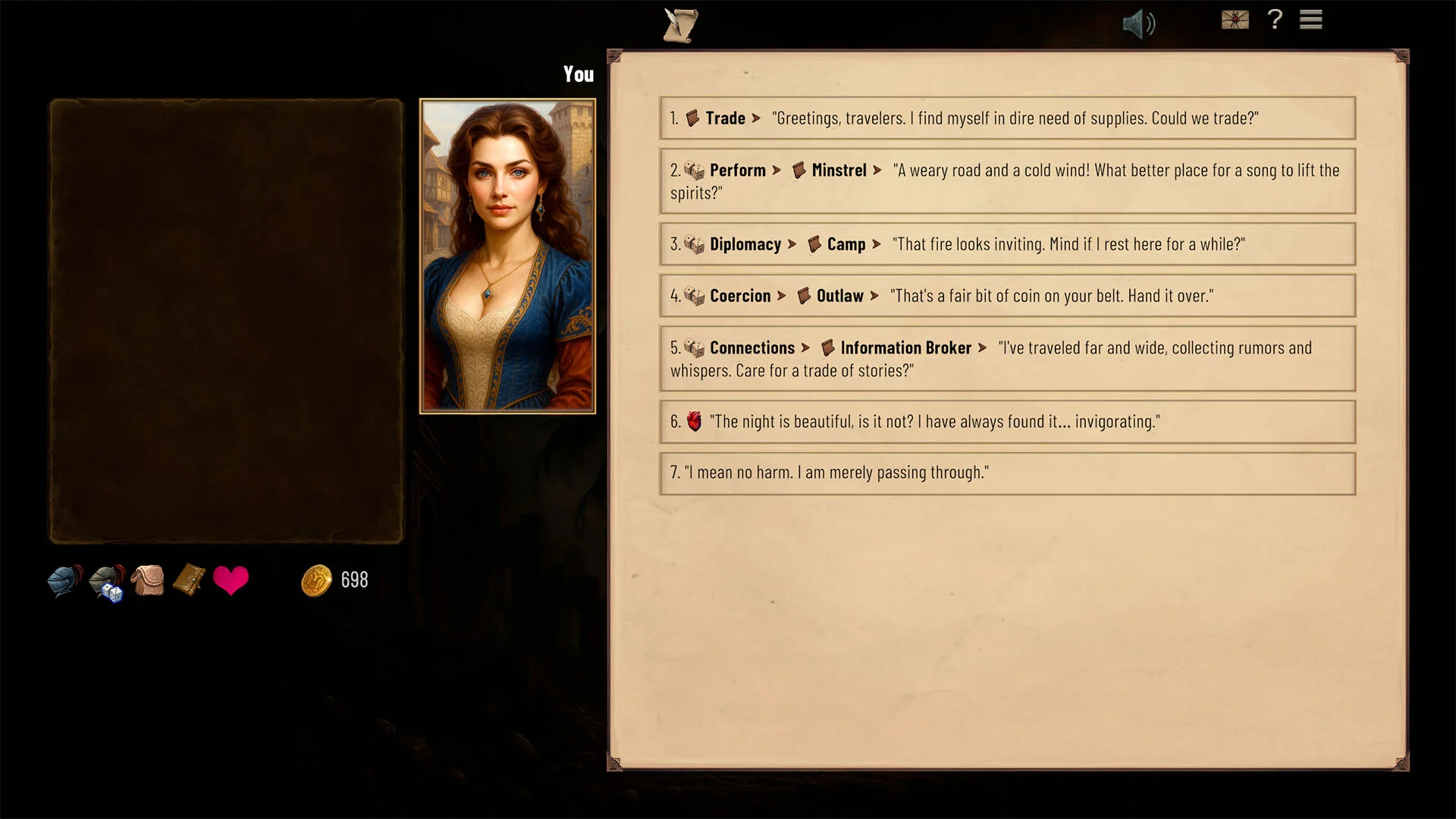This screenshot has width=1456, height=819.
Task: Select the Perform Minstrel reply
Action: (1007, 181)
